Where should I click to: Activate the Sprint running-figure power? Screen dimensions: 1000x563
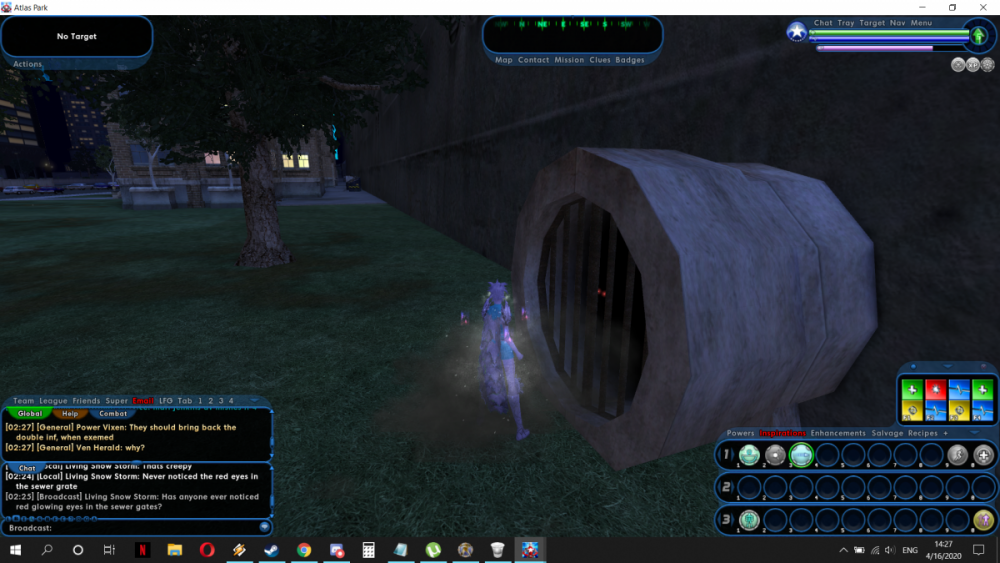(957, 456)
